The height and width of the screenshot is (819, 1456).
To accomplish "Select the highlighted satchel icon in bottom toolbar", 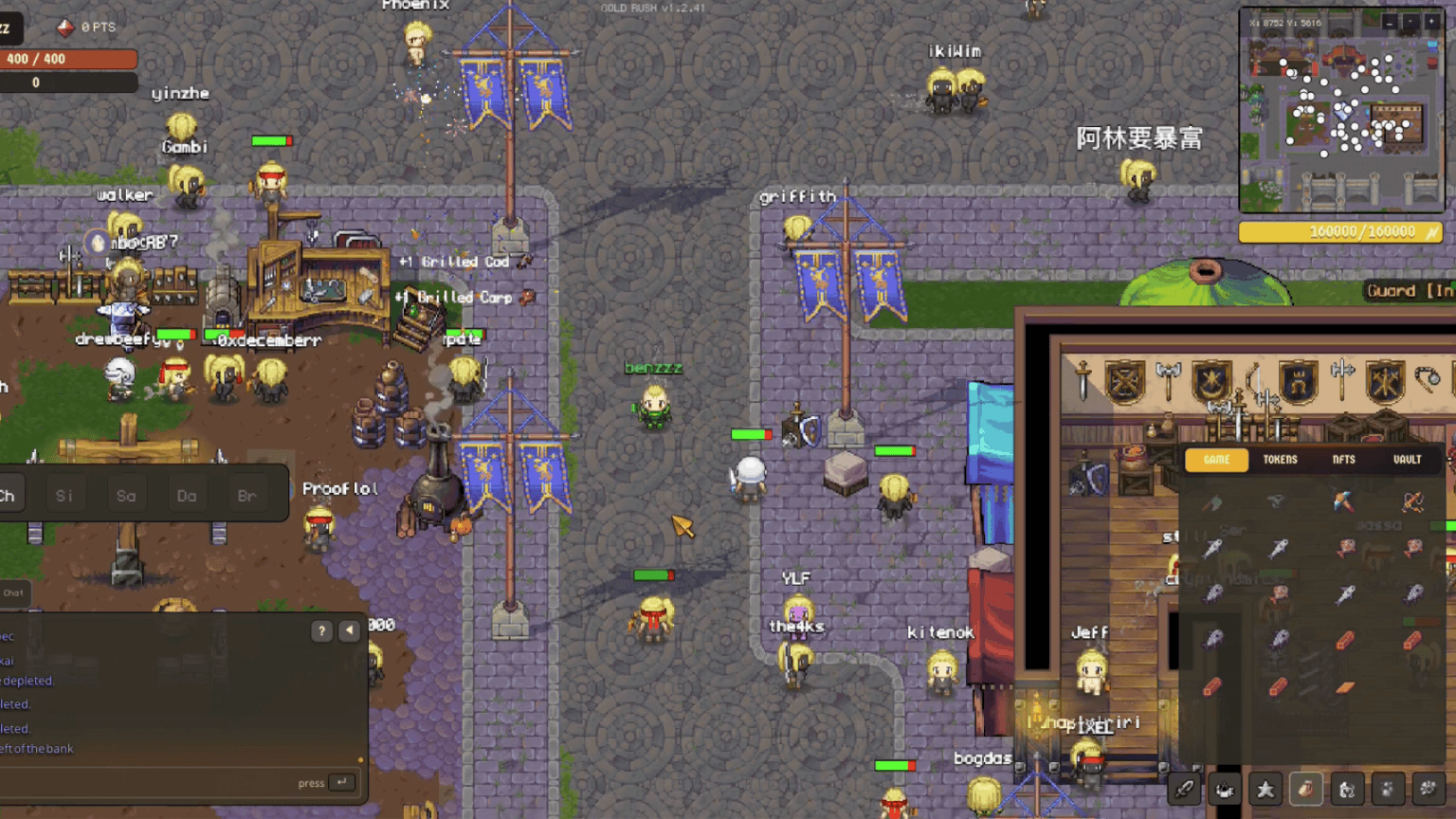I will coord(1306,788).
